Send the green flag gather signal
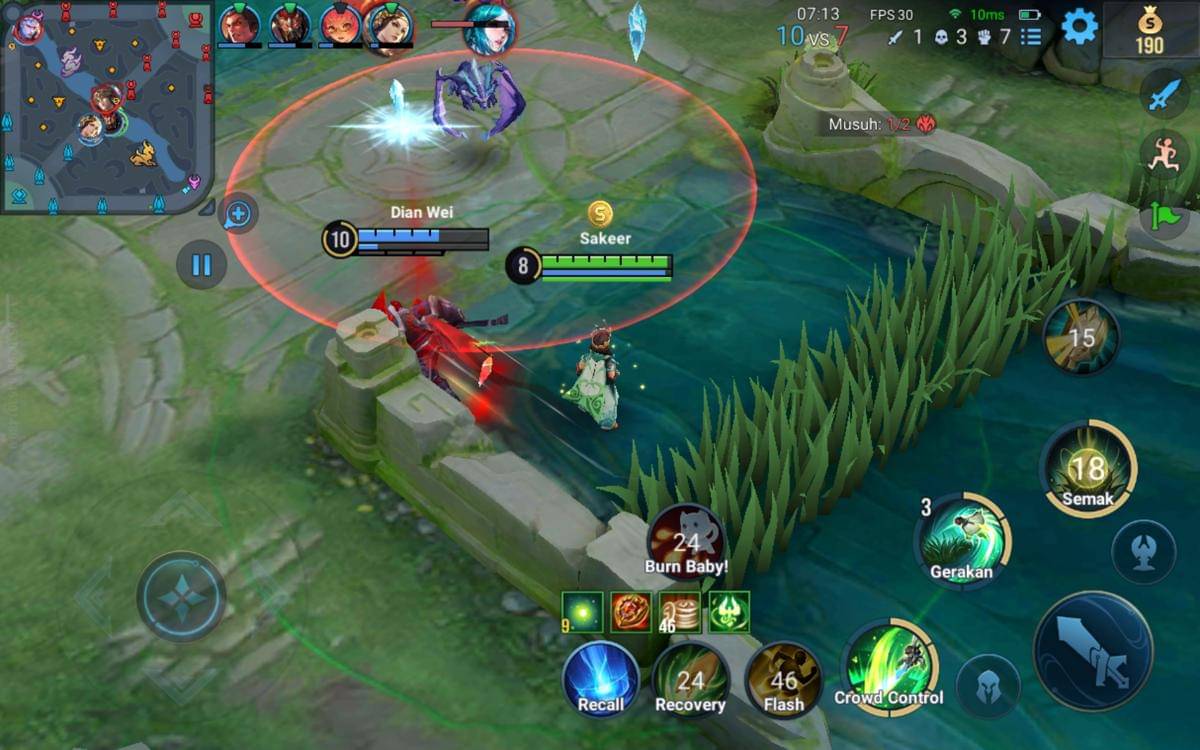The image size is (1200, 750). (x=1163, y=215)
